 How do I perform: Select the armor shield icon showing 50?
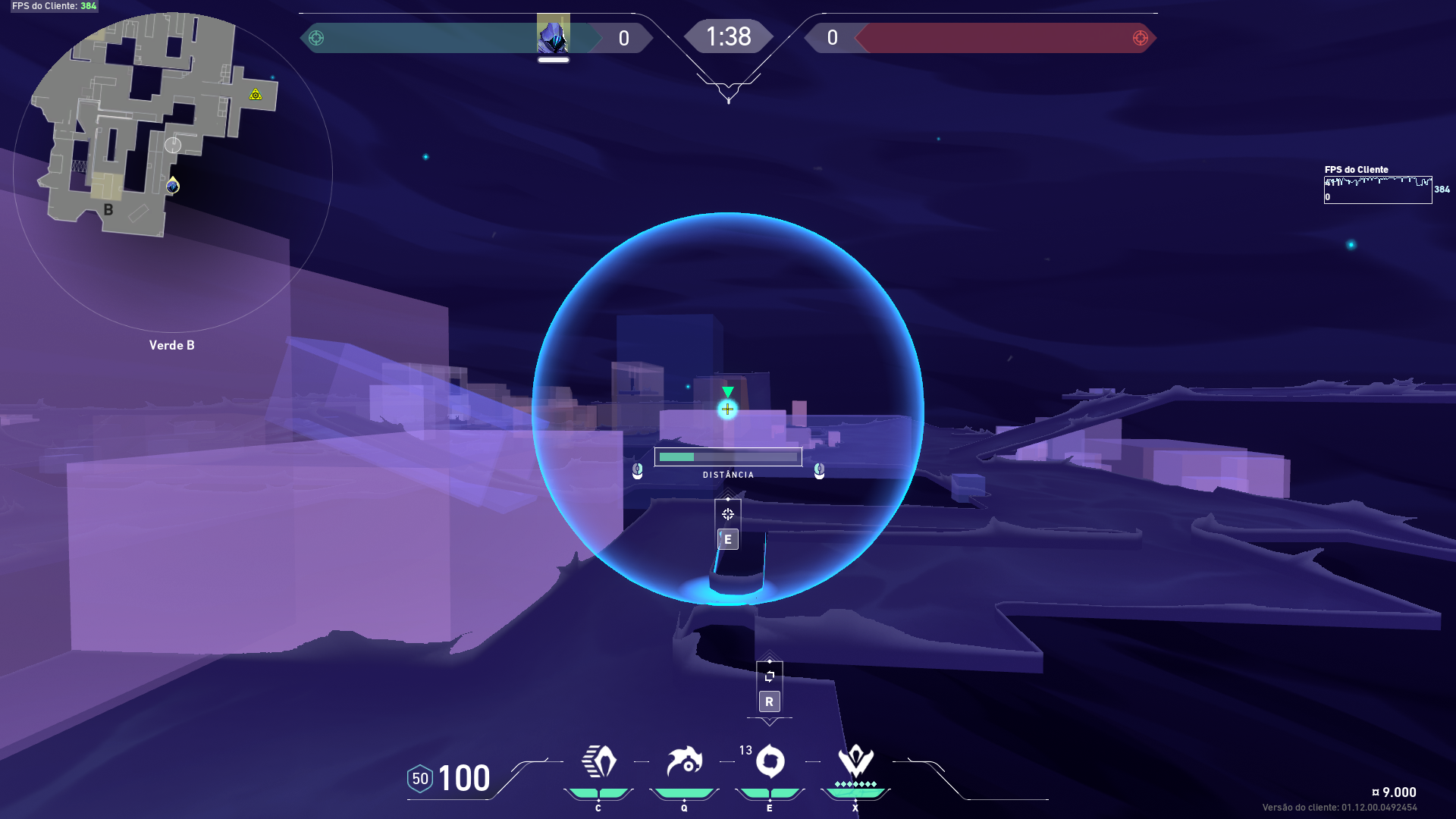point(419,777)
